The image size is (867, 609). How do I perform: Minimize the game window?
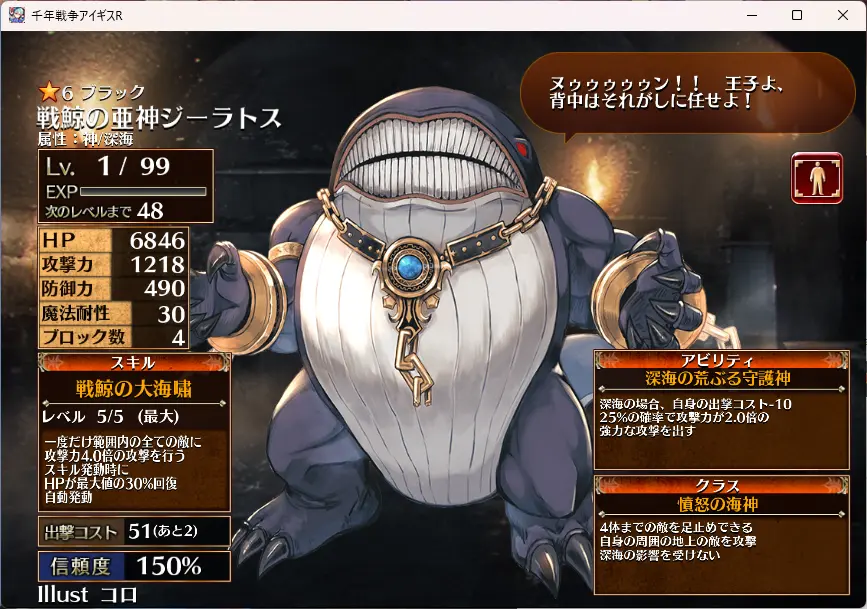(x=751, y=15)
